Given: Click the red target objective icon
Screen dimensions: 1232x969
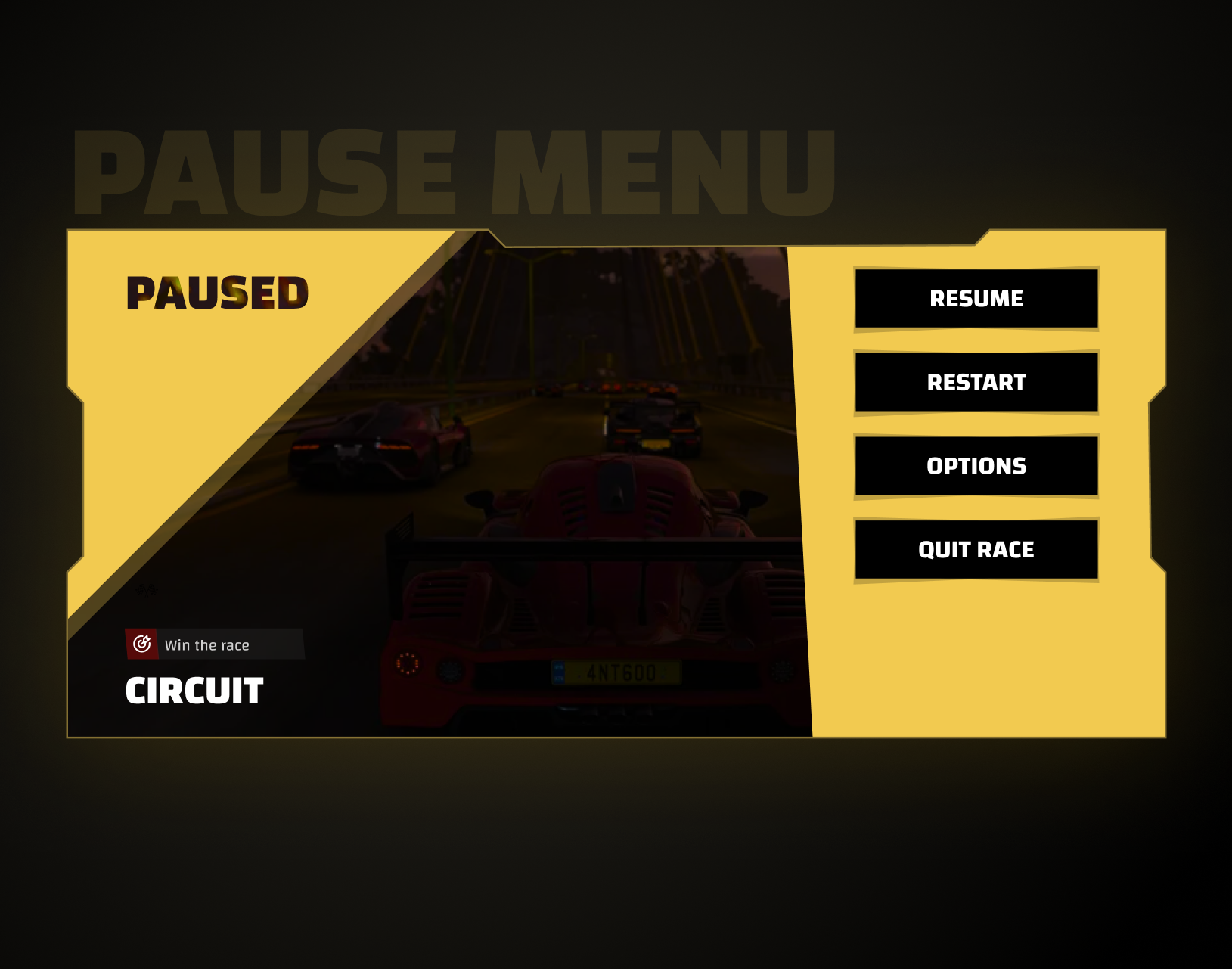Looking at the screenshot, I should [141, 644].
